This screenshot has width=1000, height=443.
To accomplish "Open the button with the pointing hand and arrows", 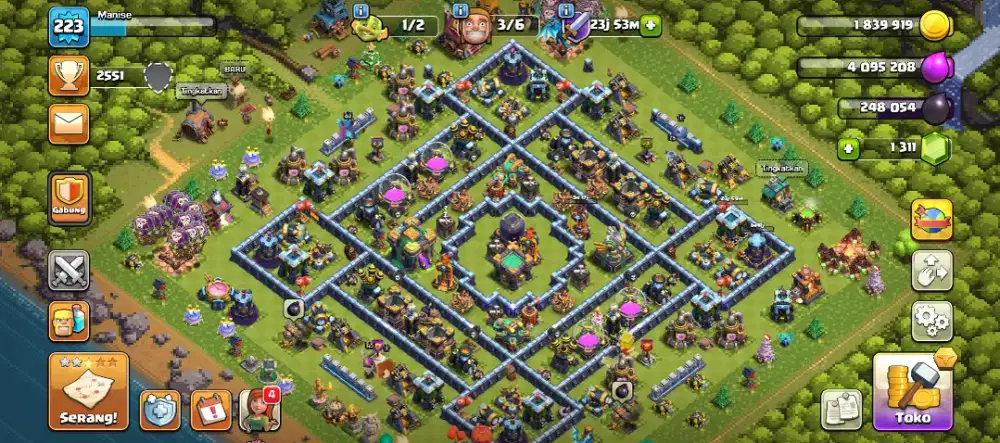I will coord(931,270).
